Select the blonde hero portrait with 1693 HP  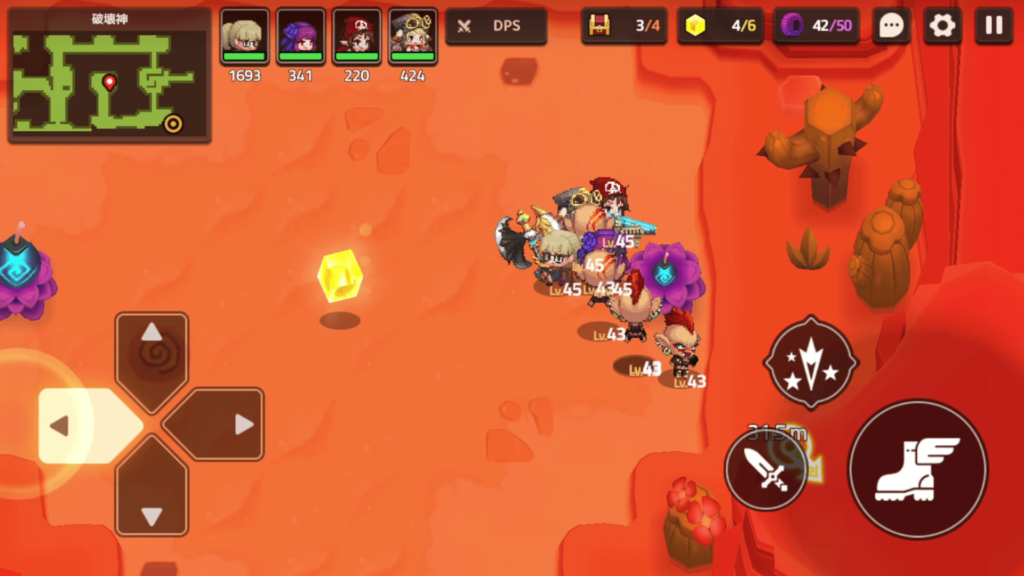245,36
